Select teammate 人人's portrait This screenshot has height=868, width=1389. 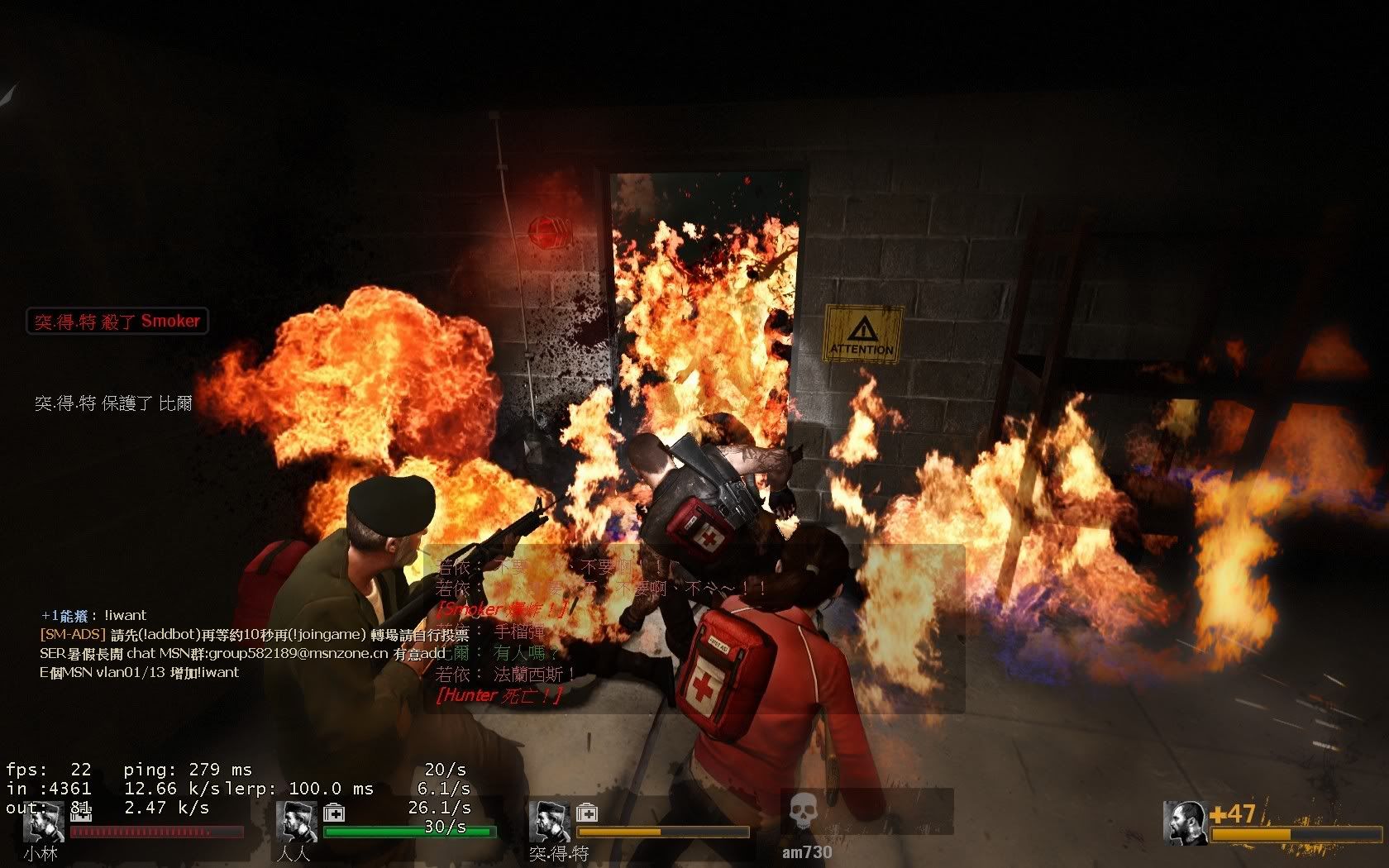tap(297, 822)
